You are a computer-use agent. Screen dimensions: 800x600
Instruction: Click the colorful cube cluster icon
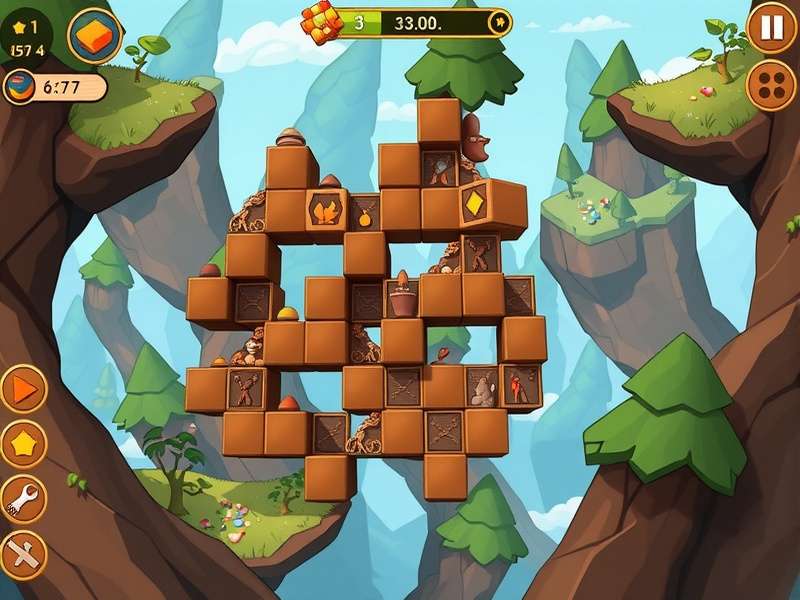318,24
